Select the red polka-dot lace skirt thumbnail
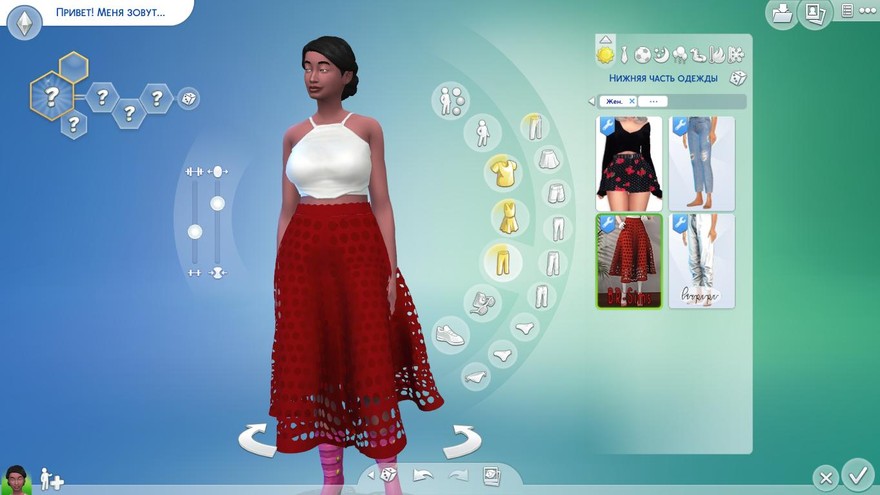The image size is (880, 495). click(x=629, y=260)
